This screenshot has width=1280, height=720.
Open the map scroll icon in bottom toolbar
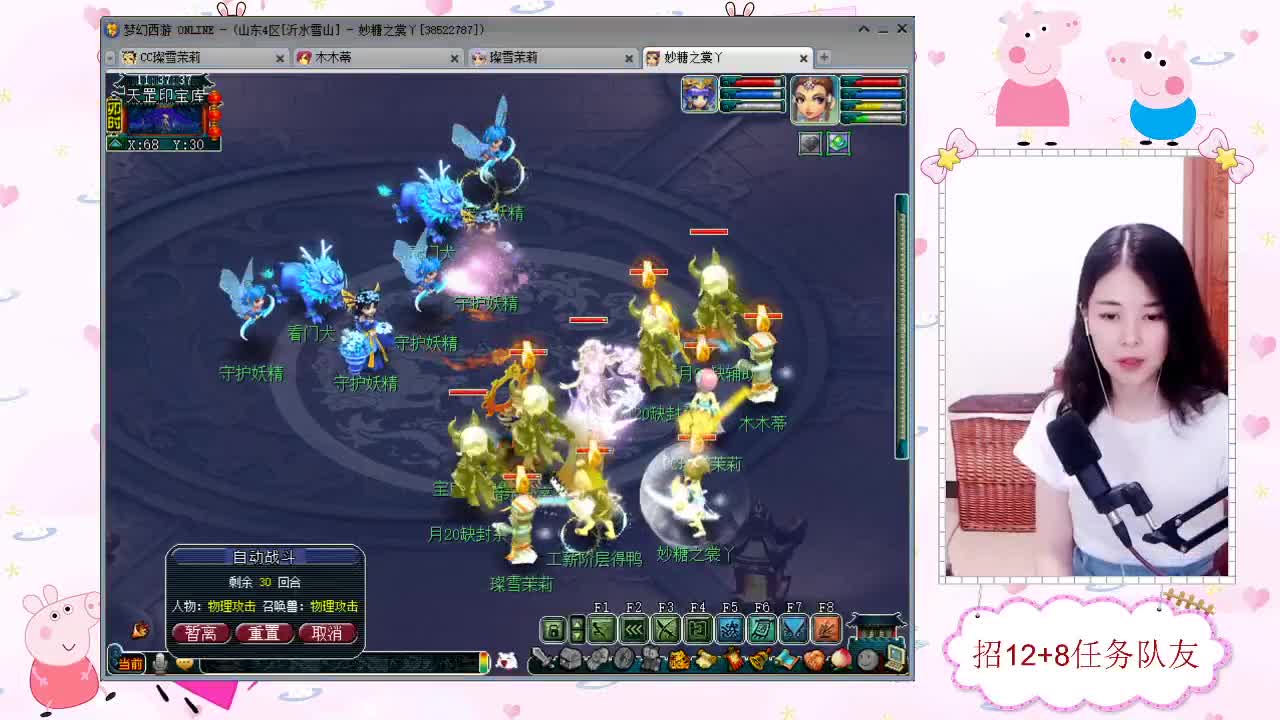point(787,660)
